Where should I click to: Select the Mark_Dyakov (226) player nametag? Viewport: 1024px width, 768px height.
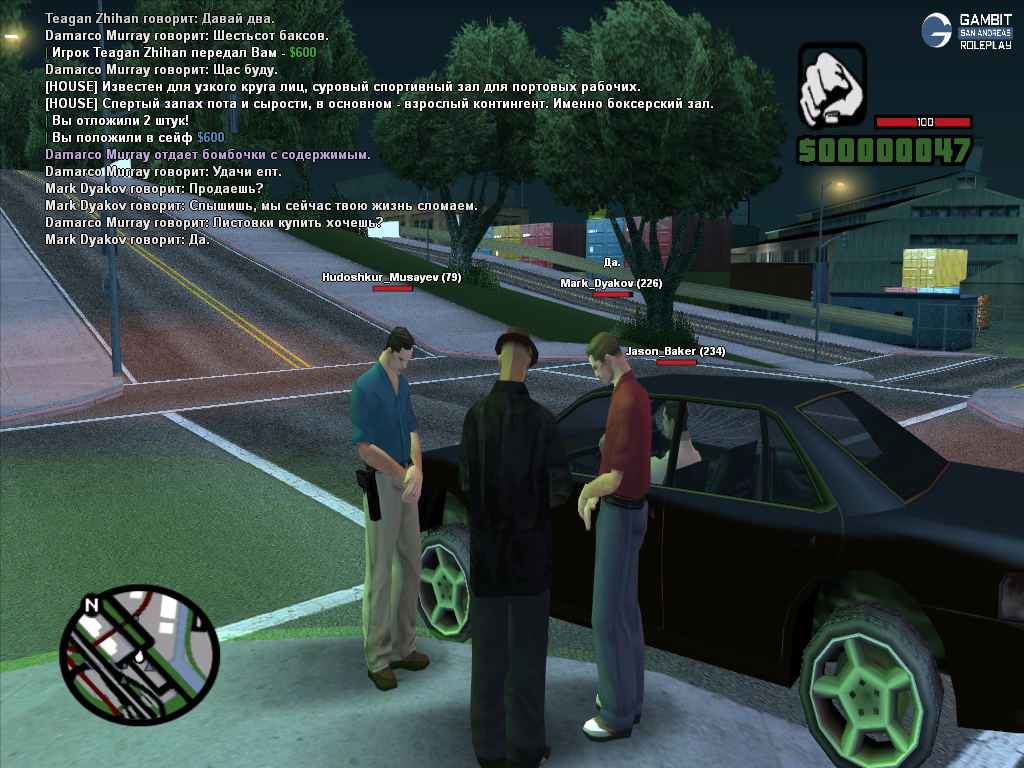611,284
